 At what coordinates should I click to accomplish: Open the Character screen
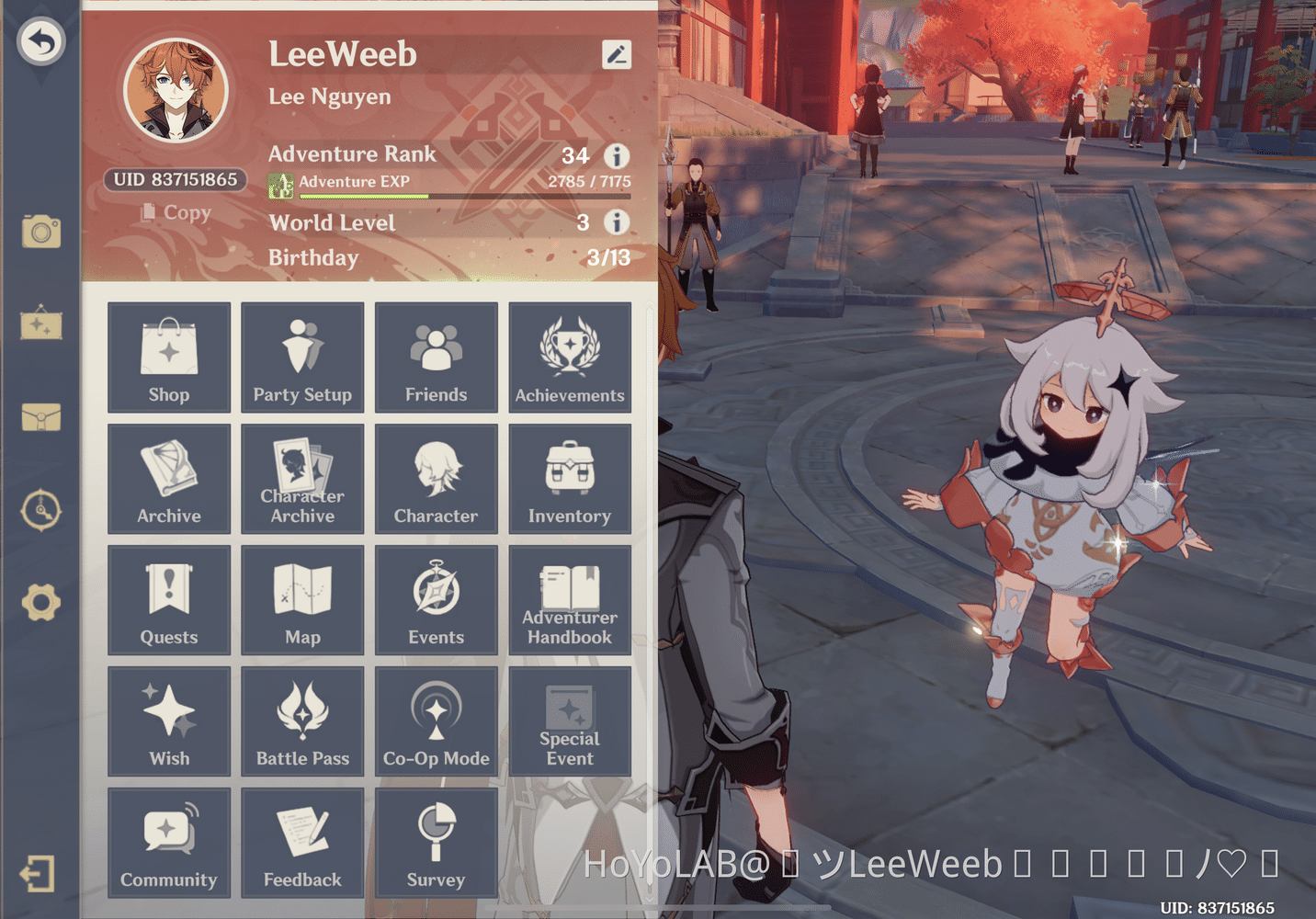437,479
